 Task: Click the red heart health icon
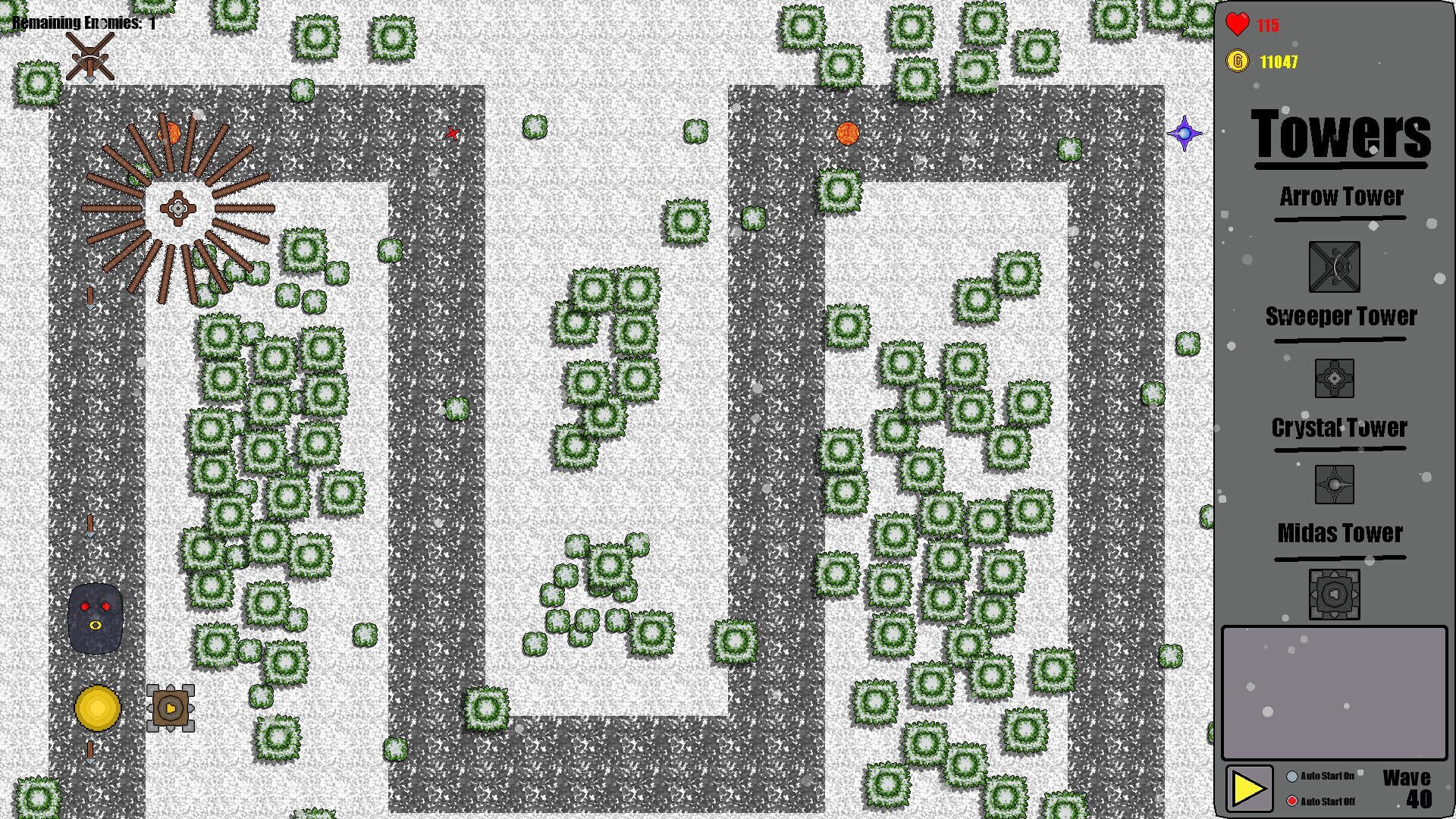[1238, 24]
